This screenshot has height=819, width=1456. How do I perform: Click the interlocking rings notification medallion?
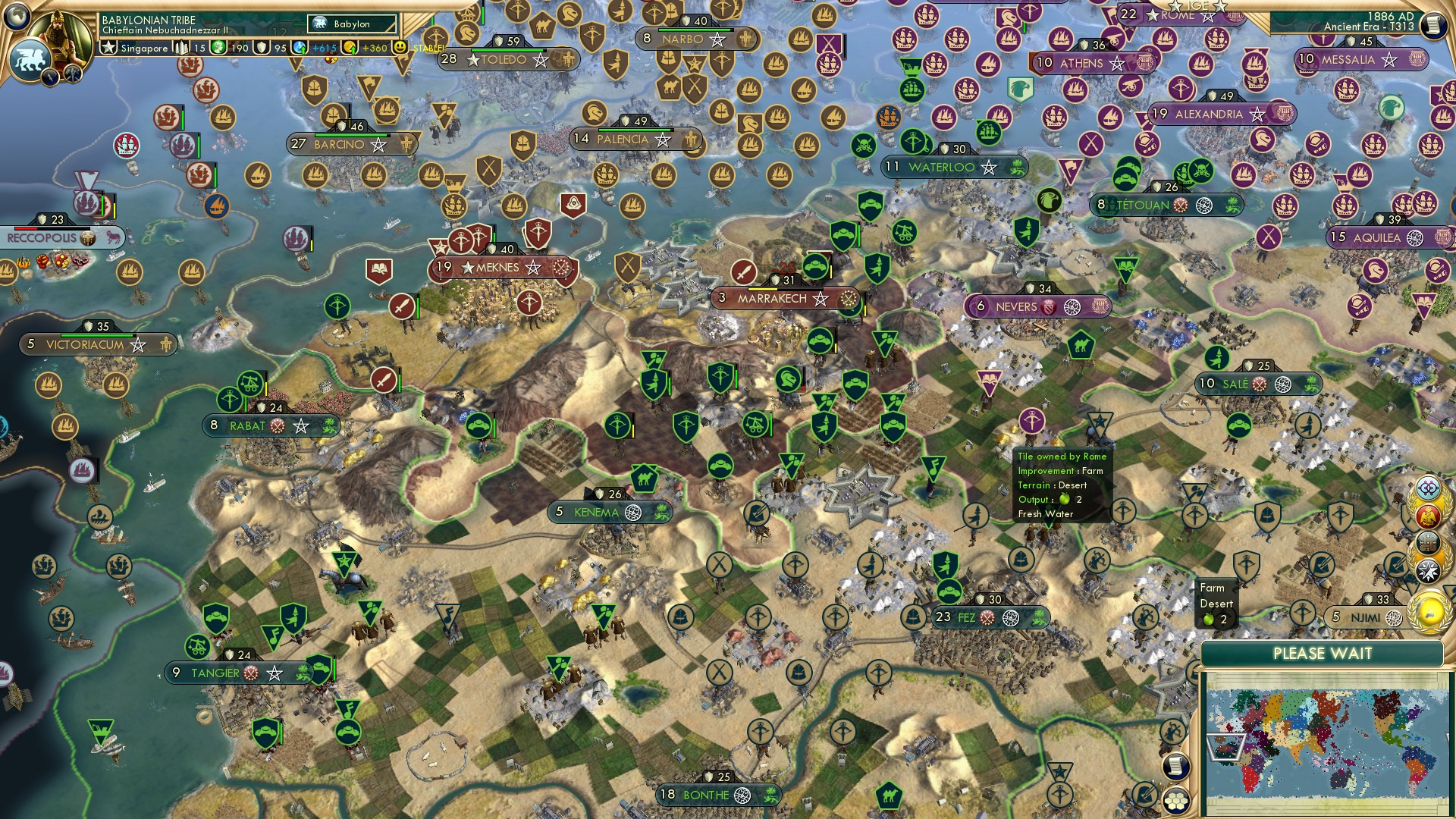click(1429, 489)
